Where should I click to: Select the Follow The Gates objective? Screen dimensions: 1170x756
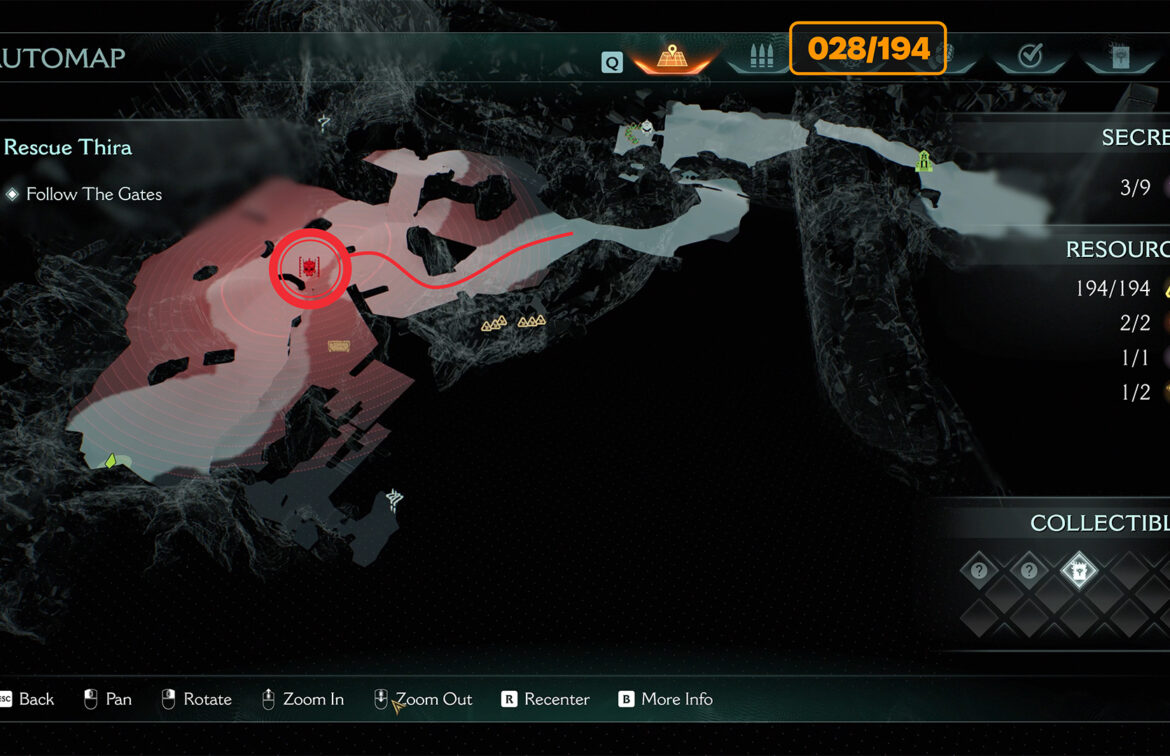(93, 194)
